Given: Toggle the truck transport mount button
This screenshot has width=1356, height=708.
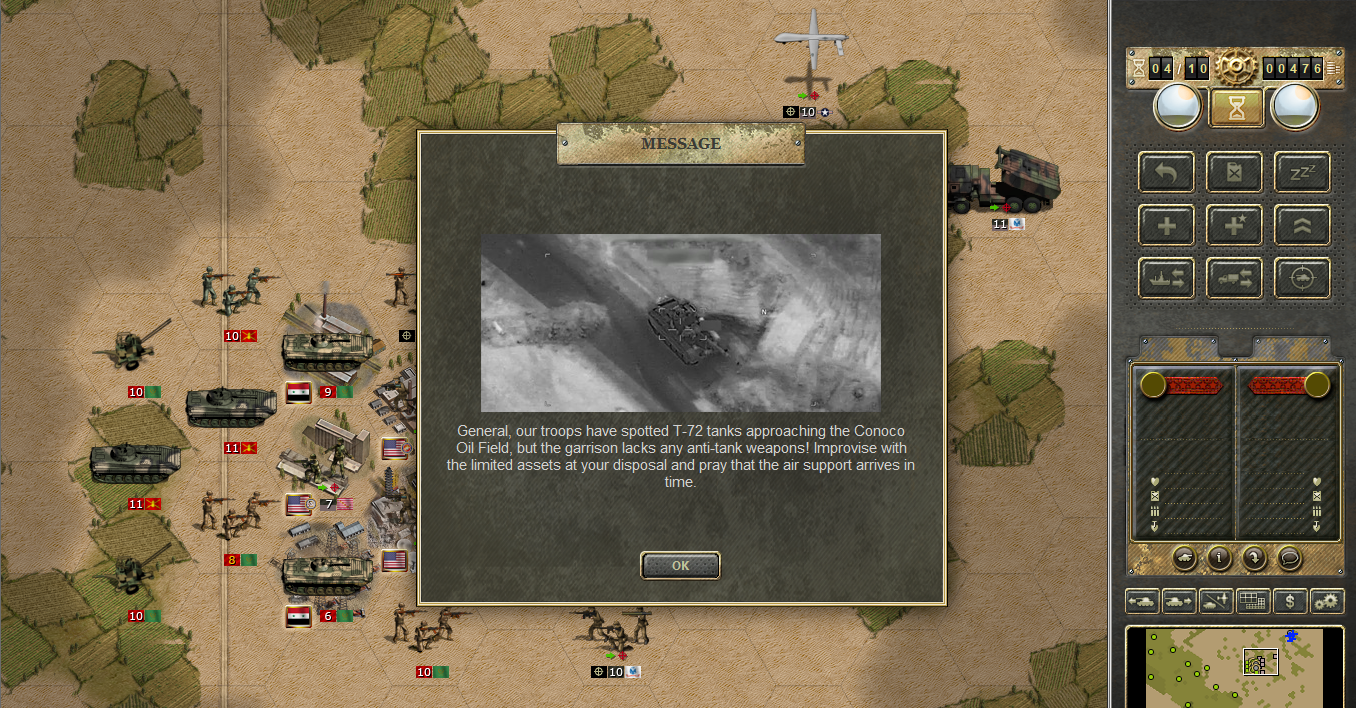Looking at the screenshot, I should 1234,279.
